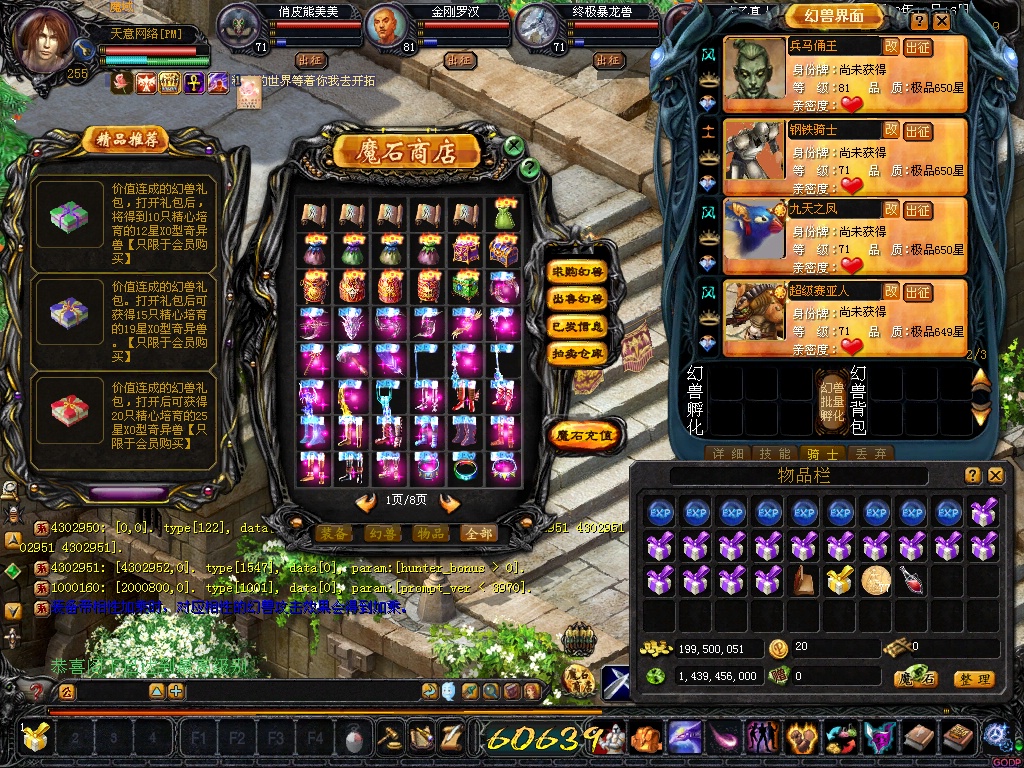Switch to the 技能 tab in pet panel
1024x768 pixels.
pyautogui.click(x=776, y=454)
